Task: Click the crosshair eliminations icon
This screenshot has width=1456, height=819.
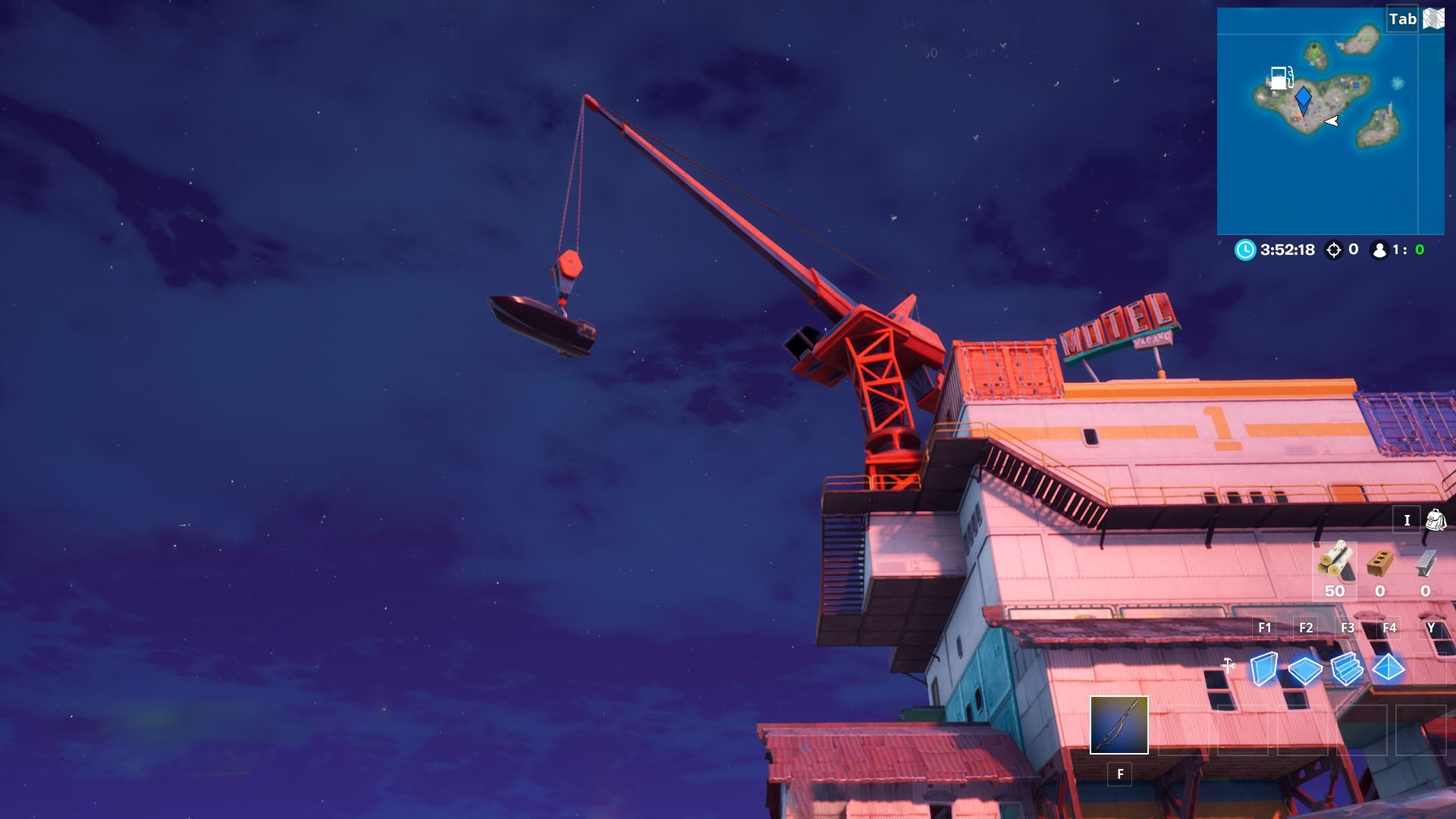Action: (1333, 249)
